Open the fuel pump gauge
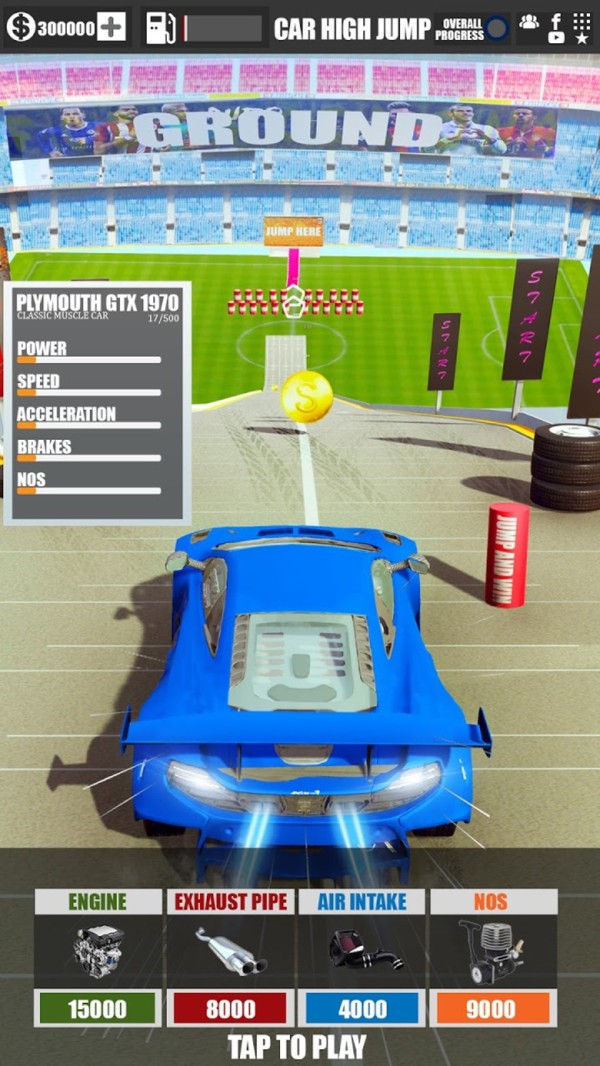The height and width of the screenshot is (1066, 600). point(161,28)
